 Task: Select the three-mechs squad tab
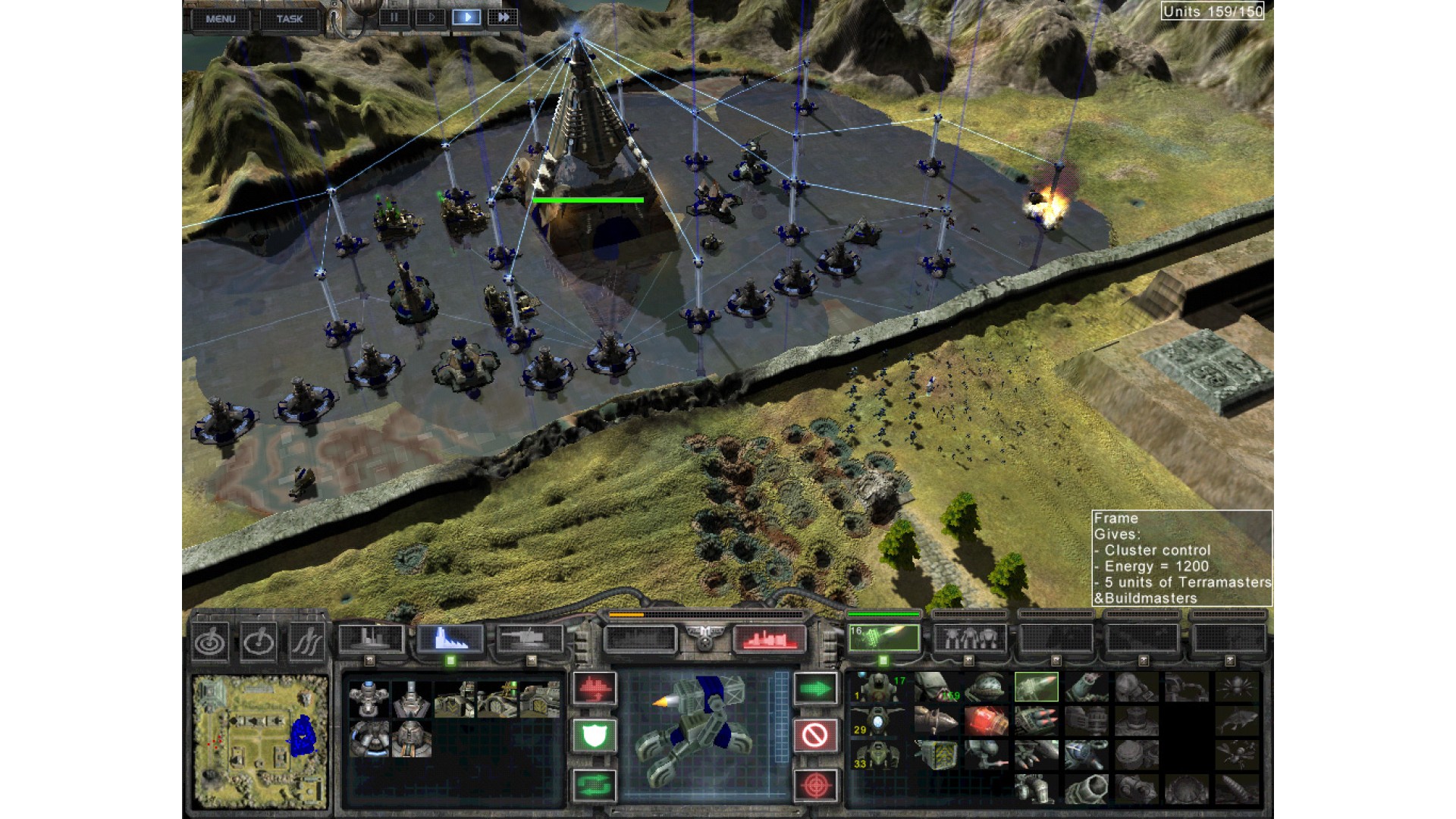(x=969, y=639)
